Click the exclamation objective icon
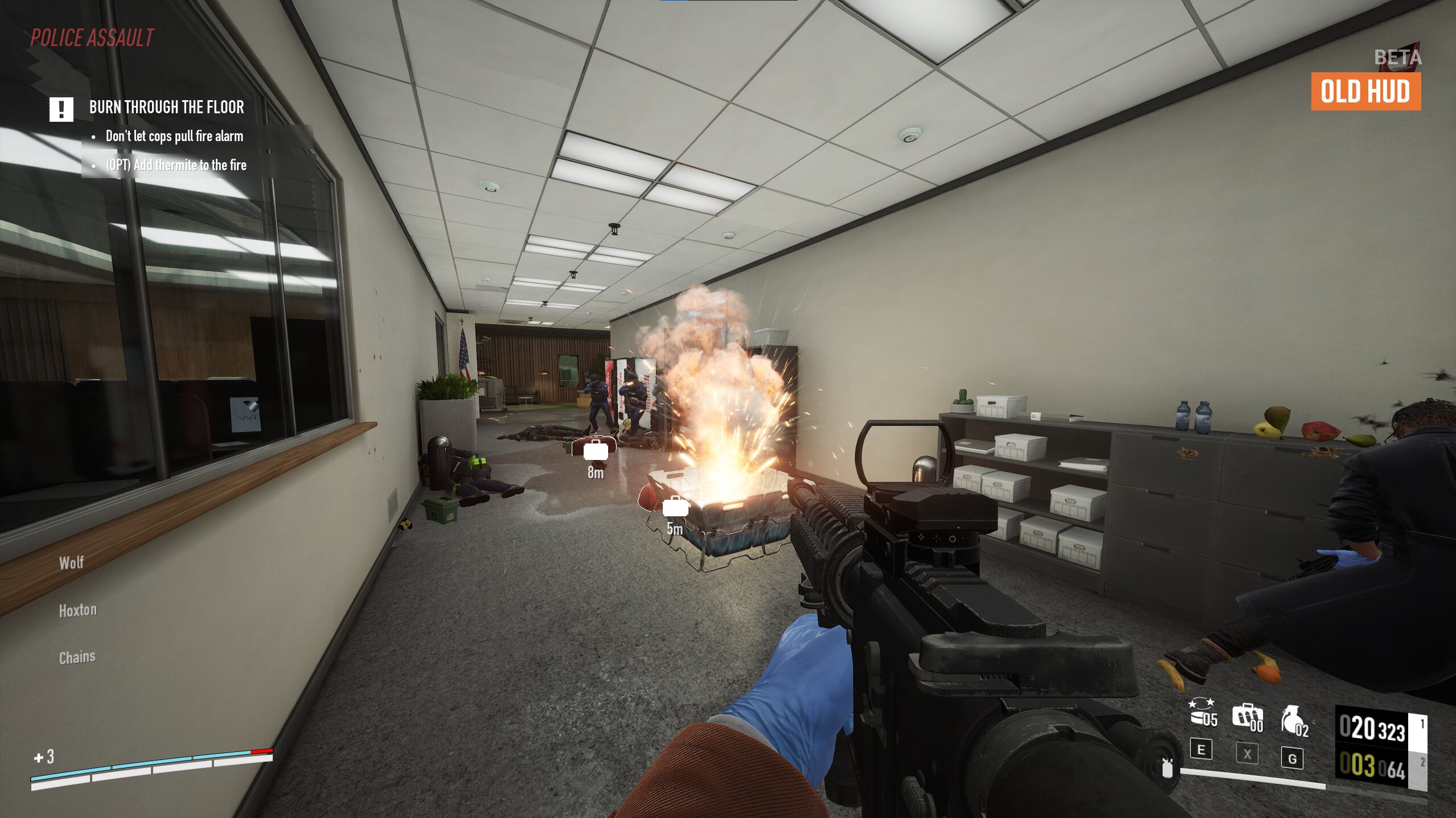1456x818 pixels. 60,108
